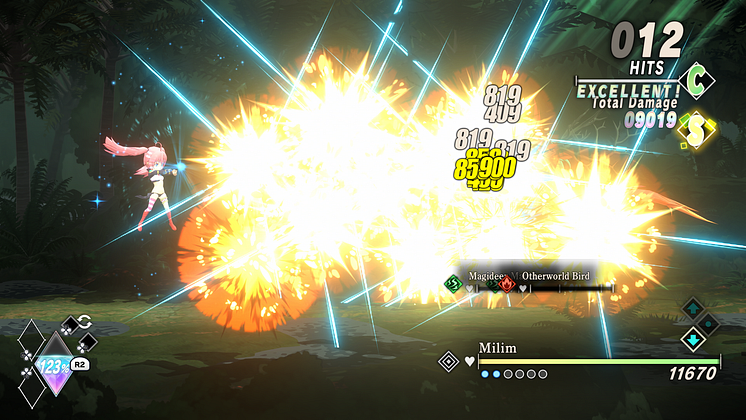Select the cyan down arrow diamond icon
Image resolution: width=746 pixels, height=420 pixels.
(692, 339)
